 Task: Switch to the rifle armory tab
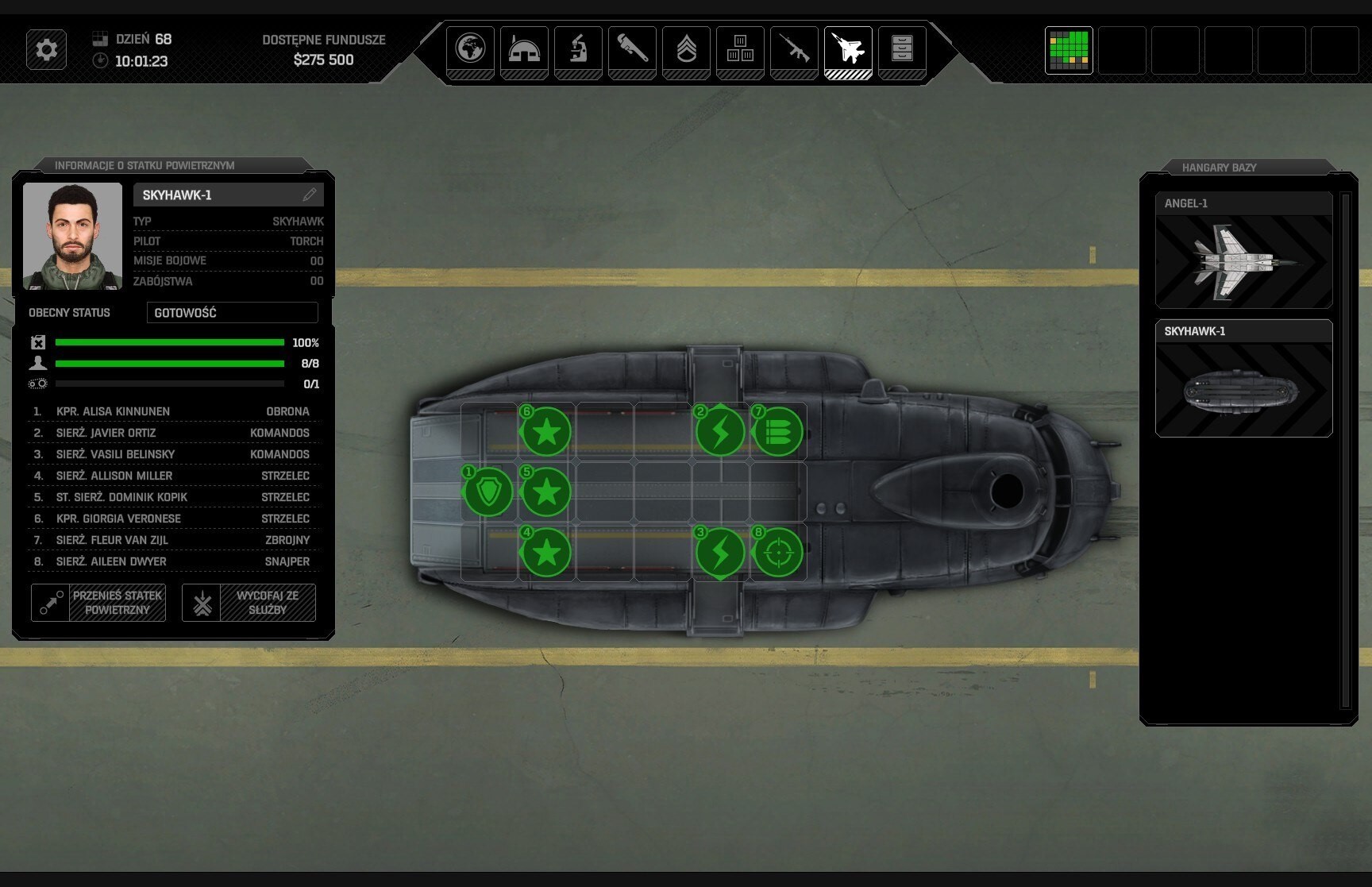point(794,49)
